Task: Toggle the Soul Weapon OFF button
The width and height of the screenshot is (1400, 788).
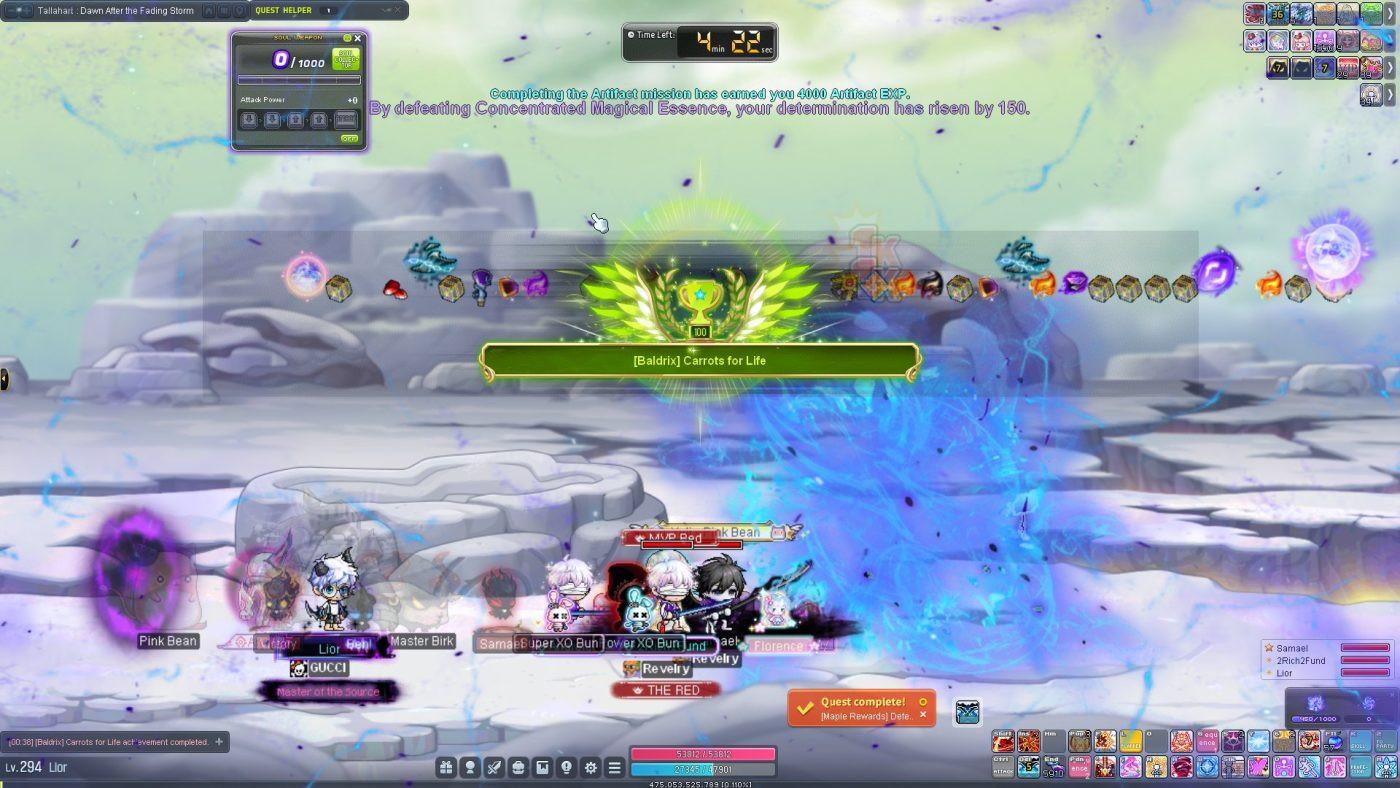Action: tap(349, 139)
